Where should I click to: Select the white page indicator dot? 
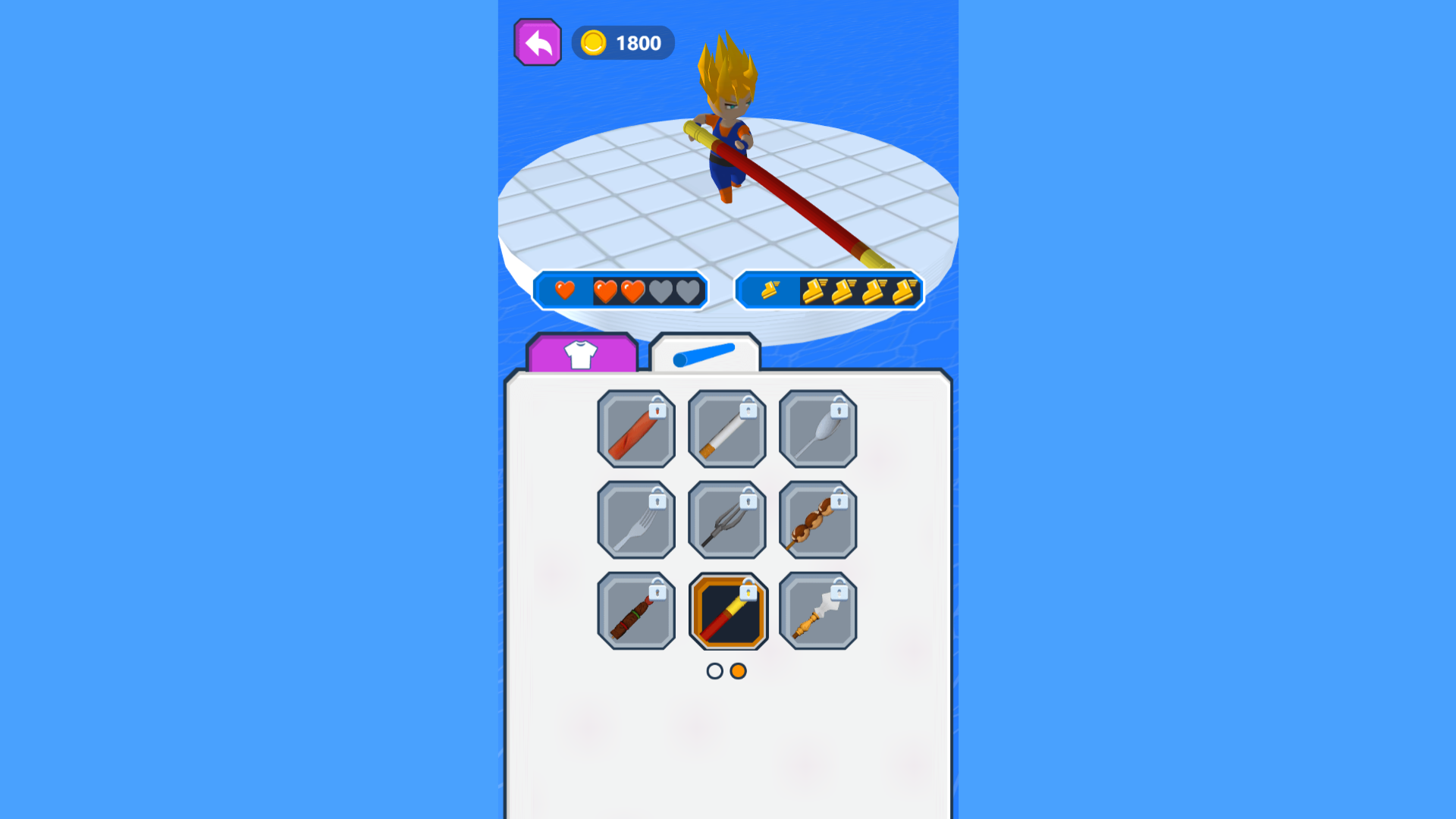715,670
